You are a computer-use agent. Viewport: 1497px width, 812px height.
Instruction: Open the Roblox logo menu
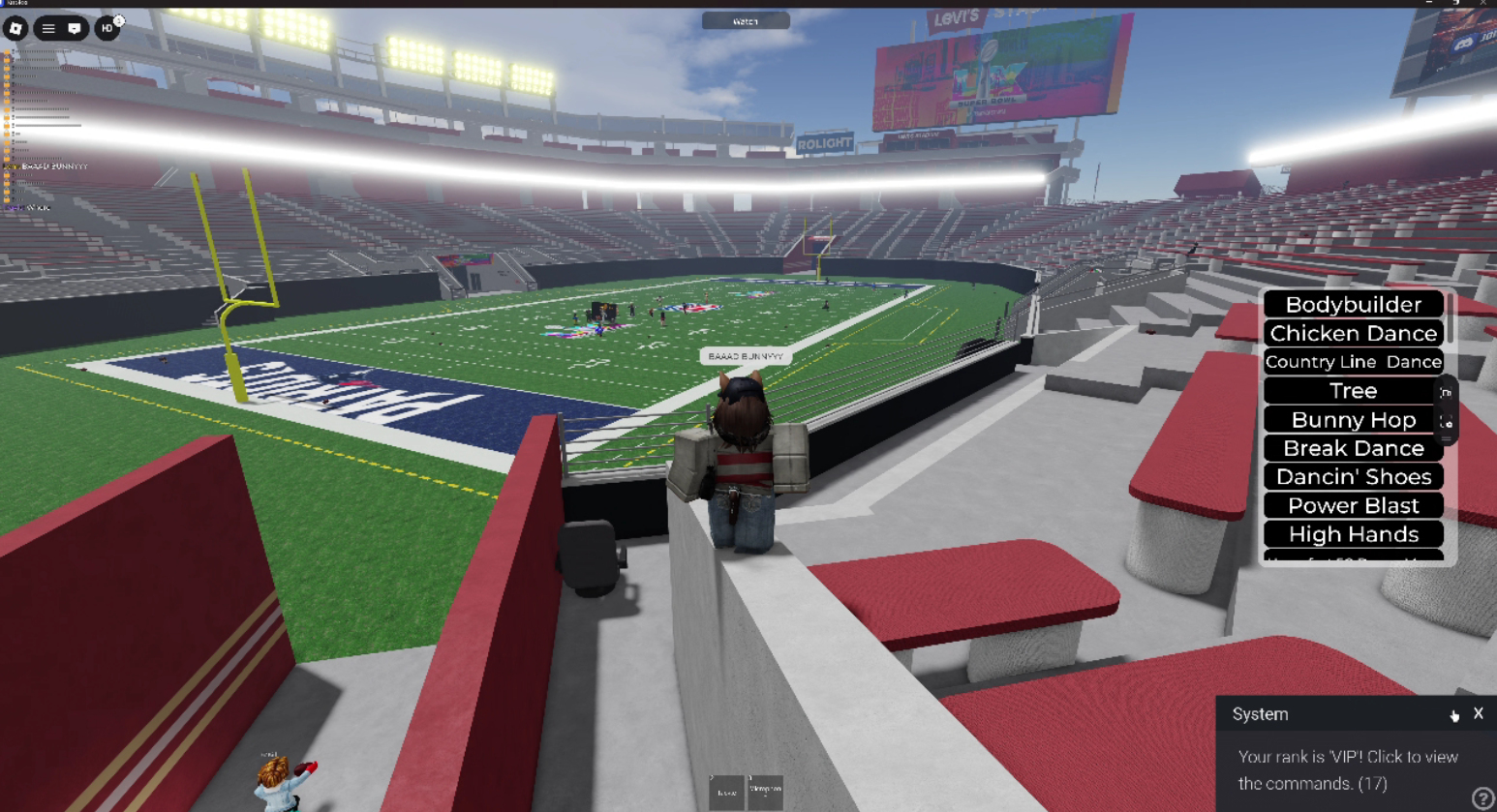(x=15, y=28)
